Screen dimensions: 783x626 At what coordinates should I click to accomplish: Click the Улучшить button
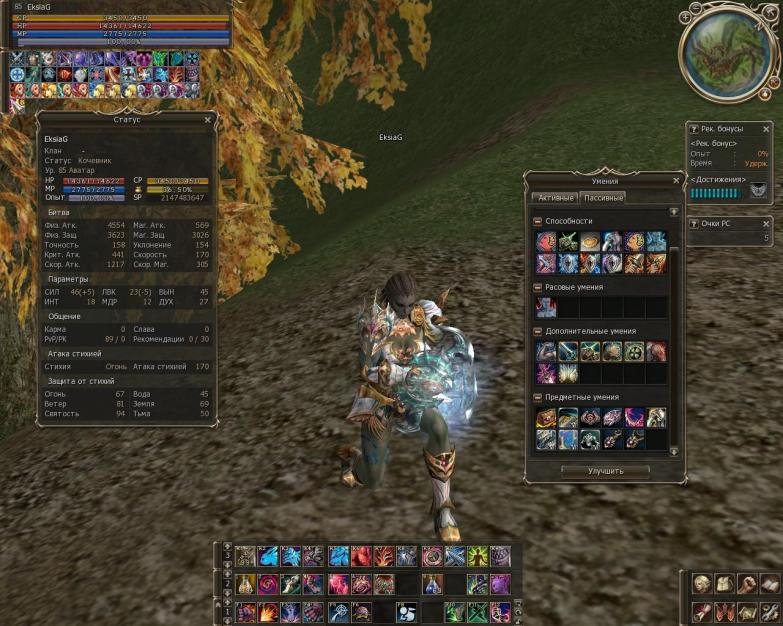point(605,470)
